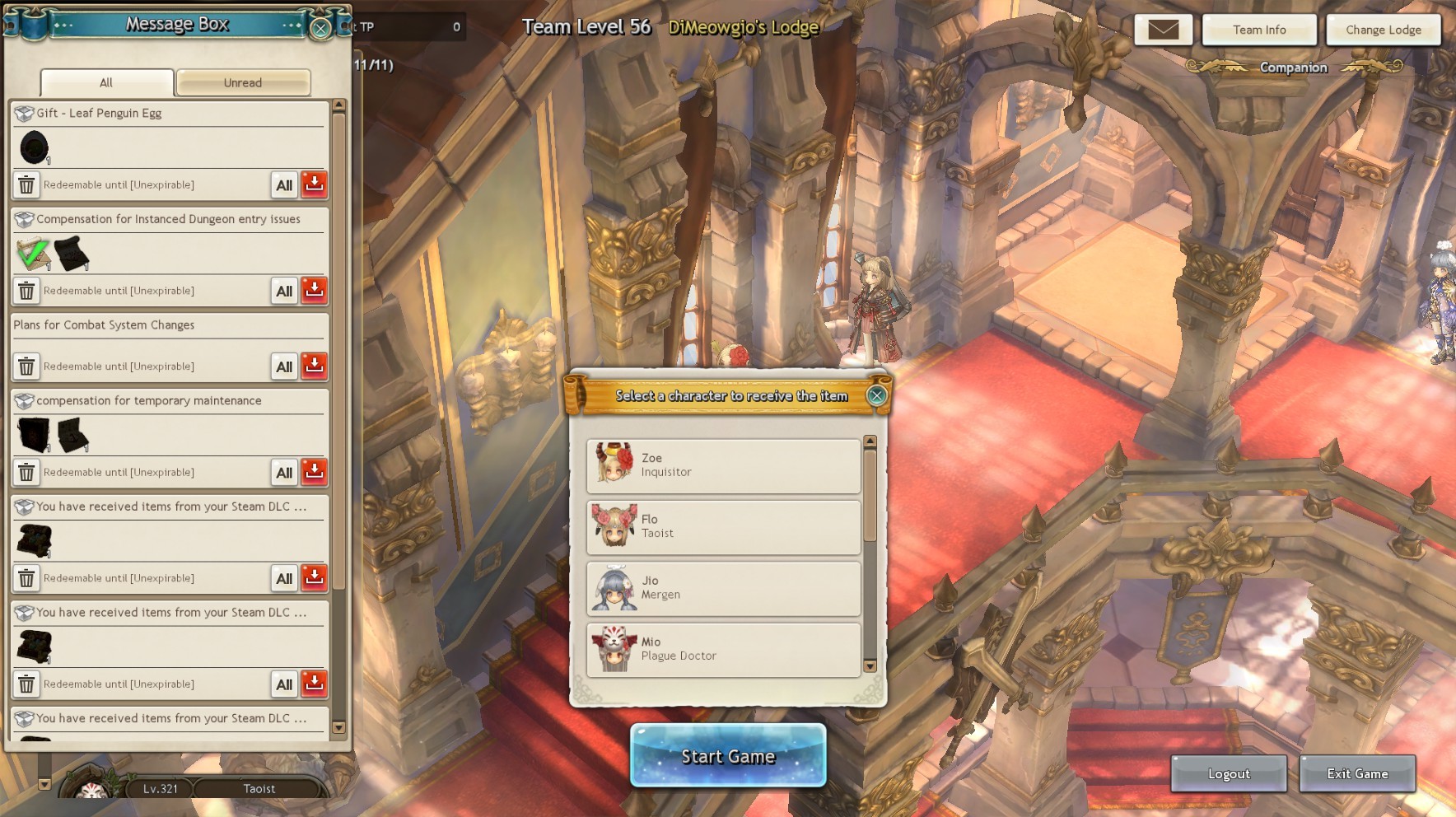Open the mail envelope button

[1164, 30]
